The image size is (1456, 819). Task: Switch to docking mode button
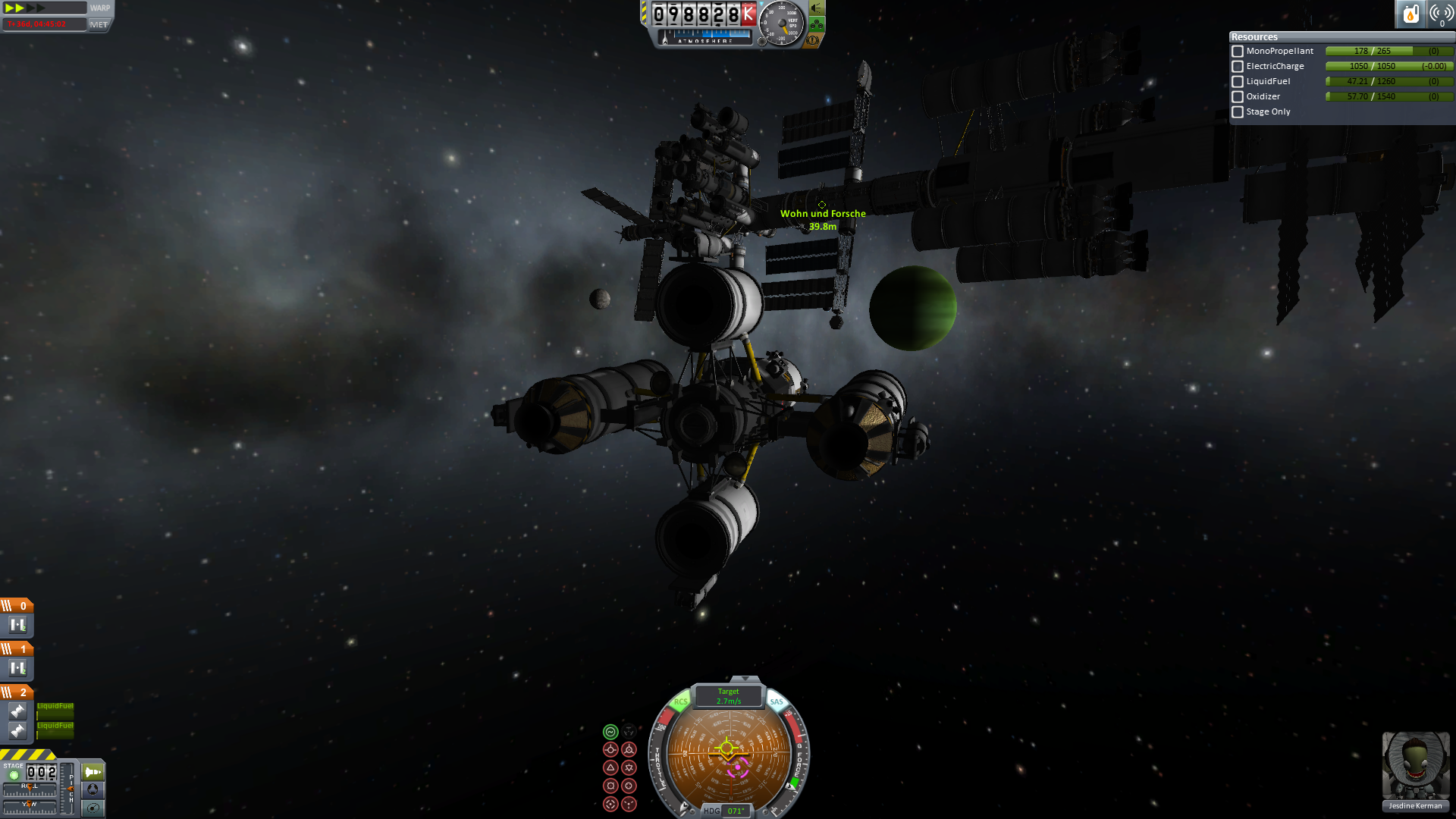coord(93,789)
